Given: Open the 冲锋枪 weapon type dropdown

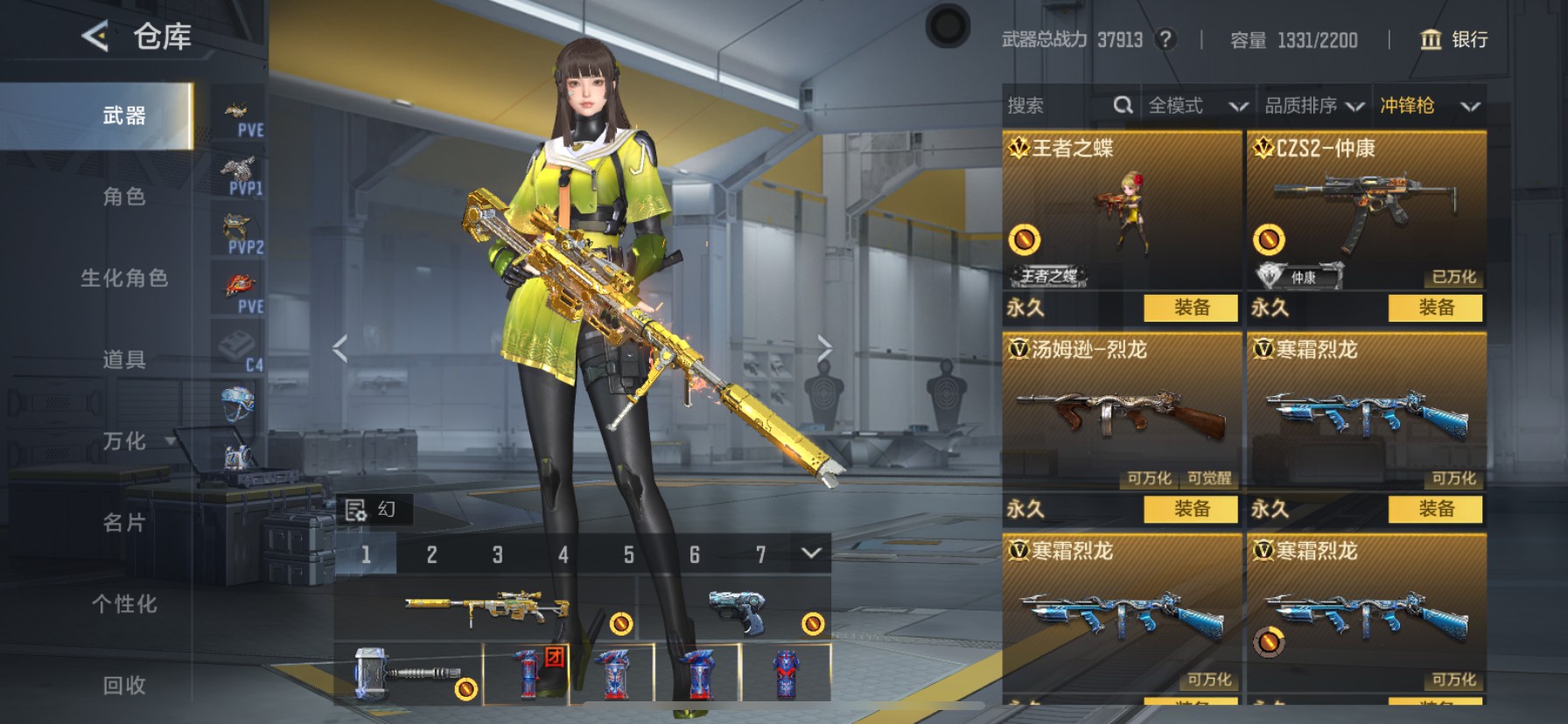Looking at the screenshot, I should tap(1429, 106).
